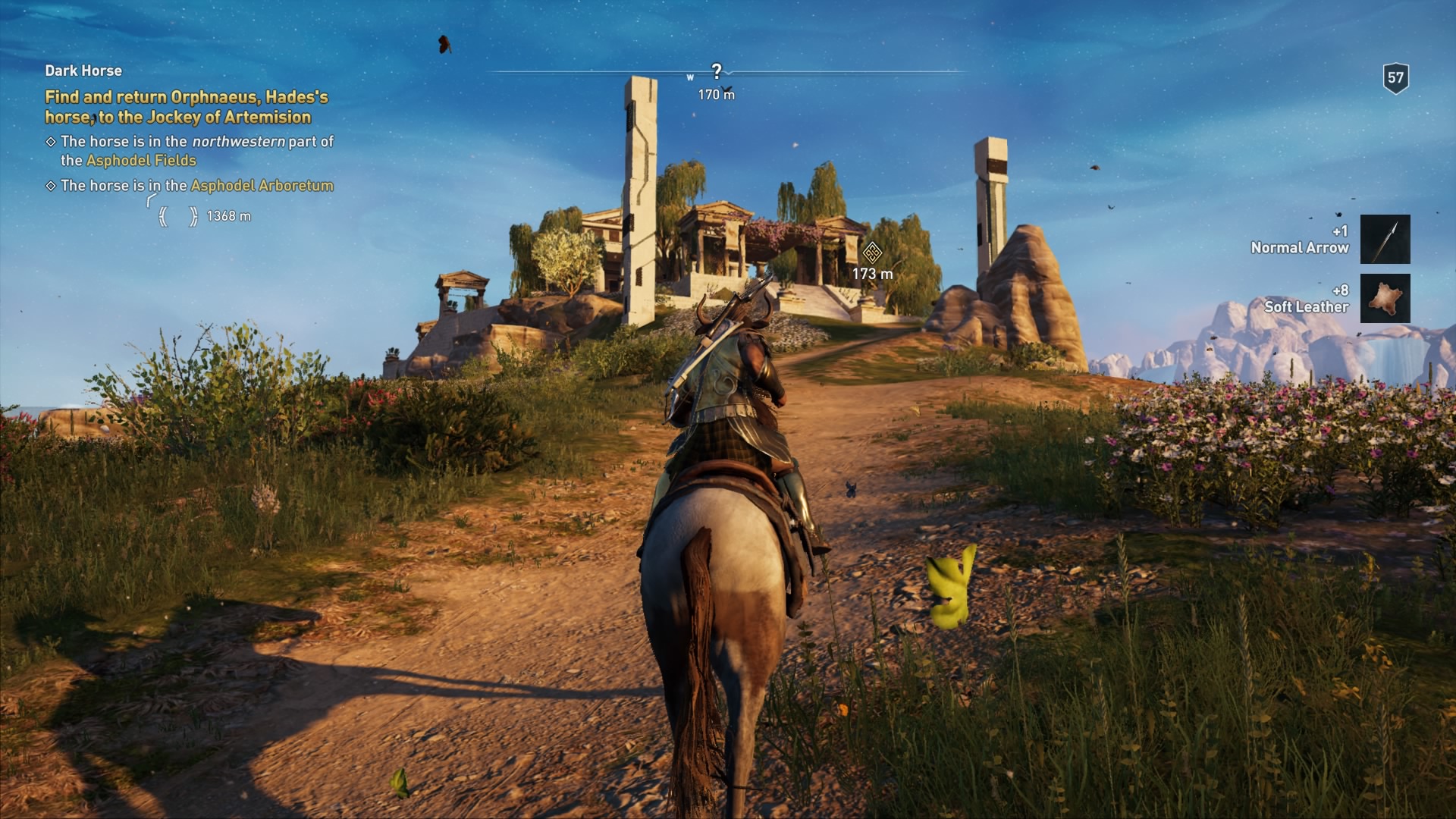Click the 170 m distance text
The image size is (1456, 819).
[x=715, y=93]
